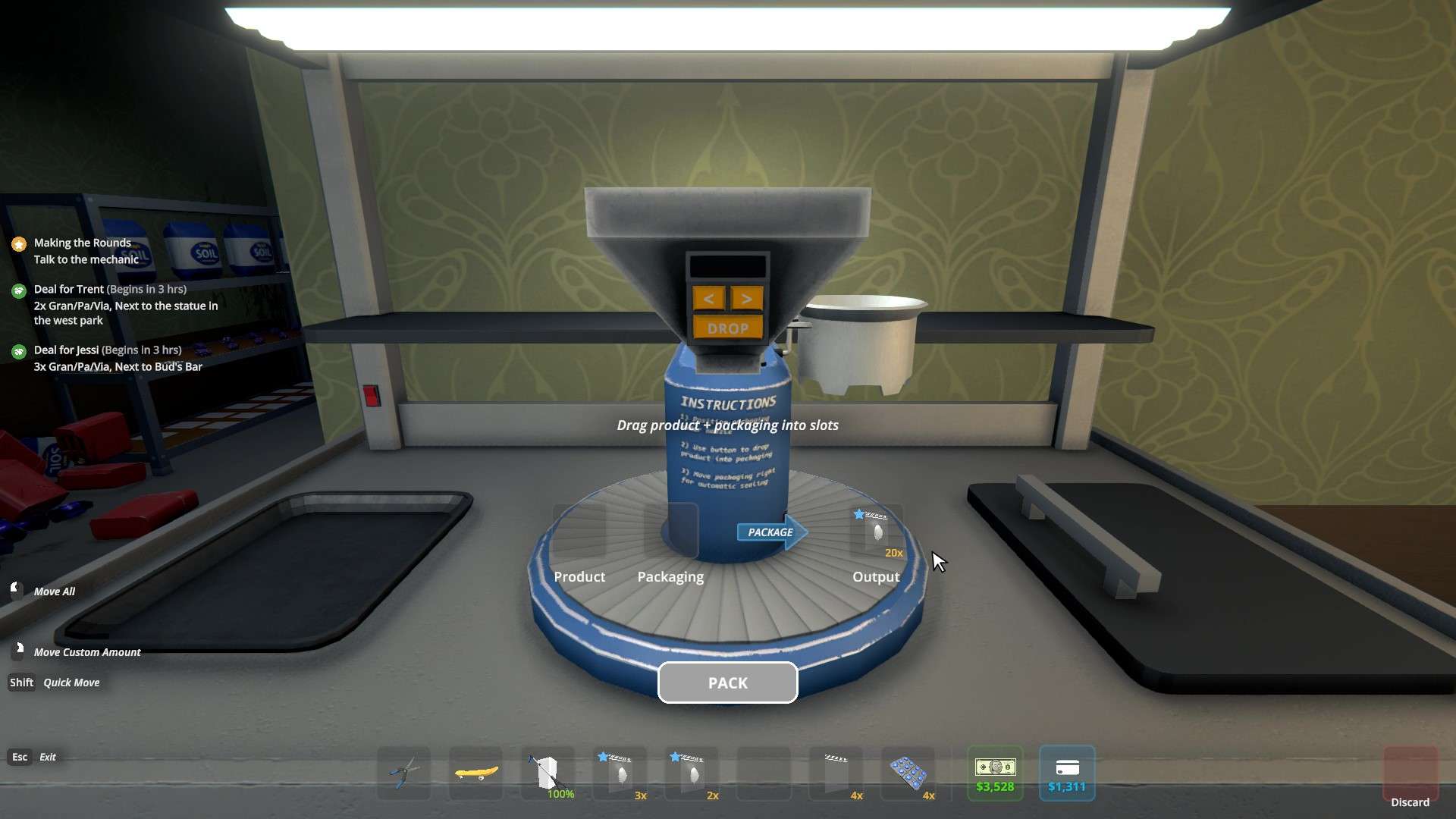Click the empty Packaging slot
1456x819 pixels.
coord(670,532)
